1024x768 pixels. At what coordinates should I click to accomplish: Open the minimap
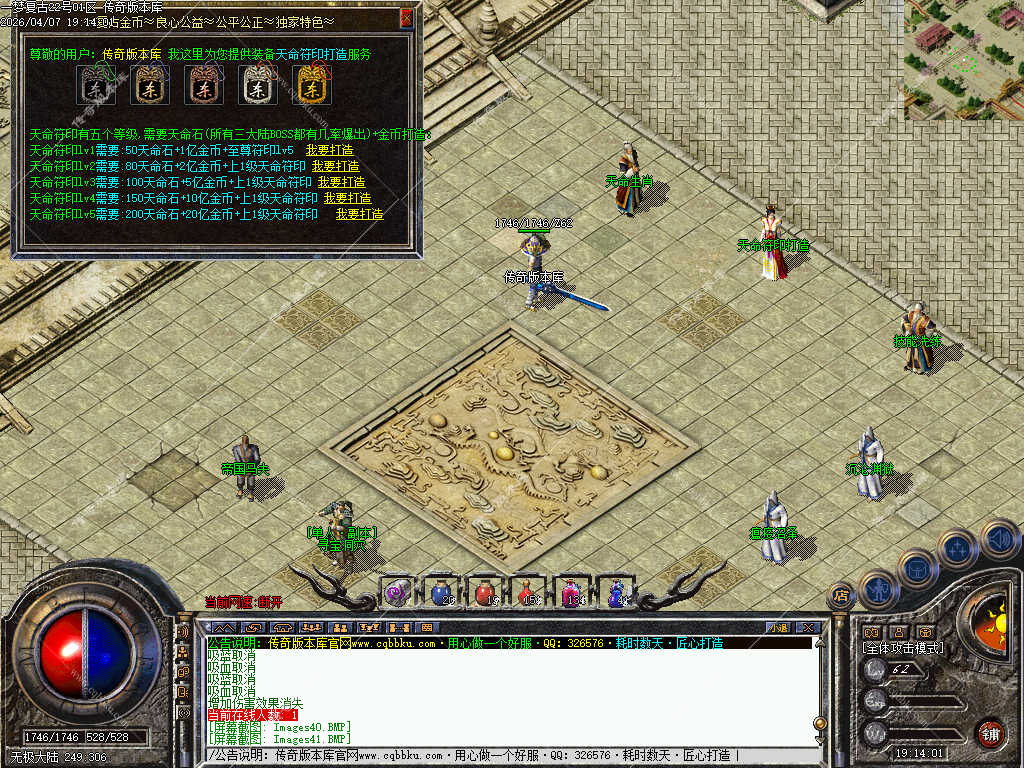coord(963,60)
